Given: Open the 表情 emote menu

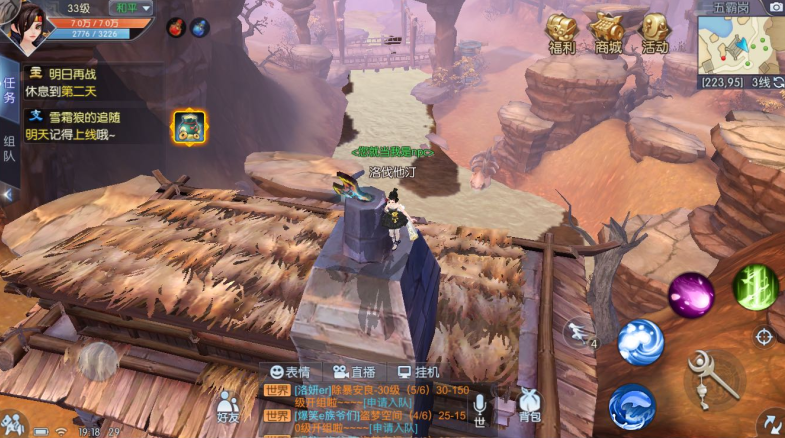Looking at the screenshot, I should point(290,372).
